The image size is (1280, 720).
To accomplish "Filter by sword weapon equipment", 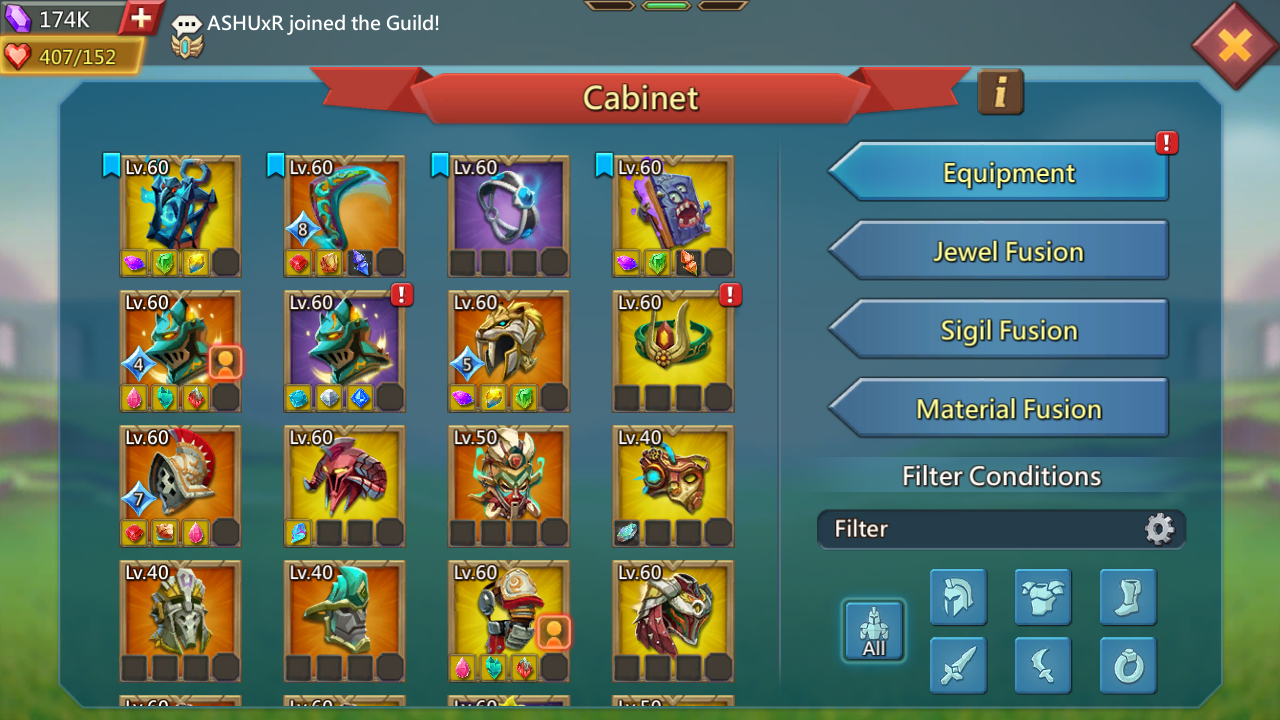I will [958, 665].
